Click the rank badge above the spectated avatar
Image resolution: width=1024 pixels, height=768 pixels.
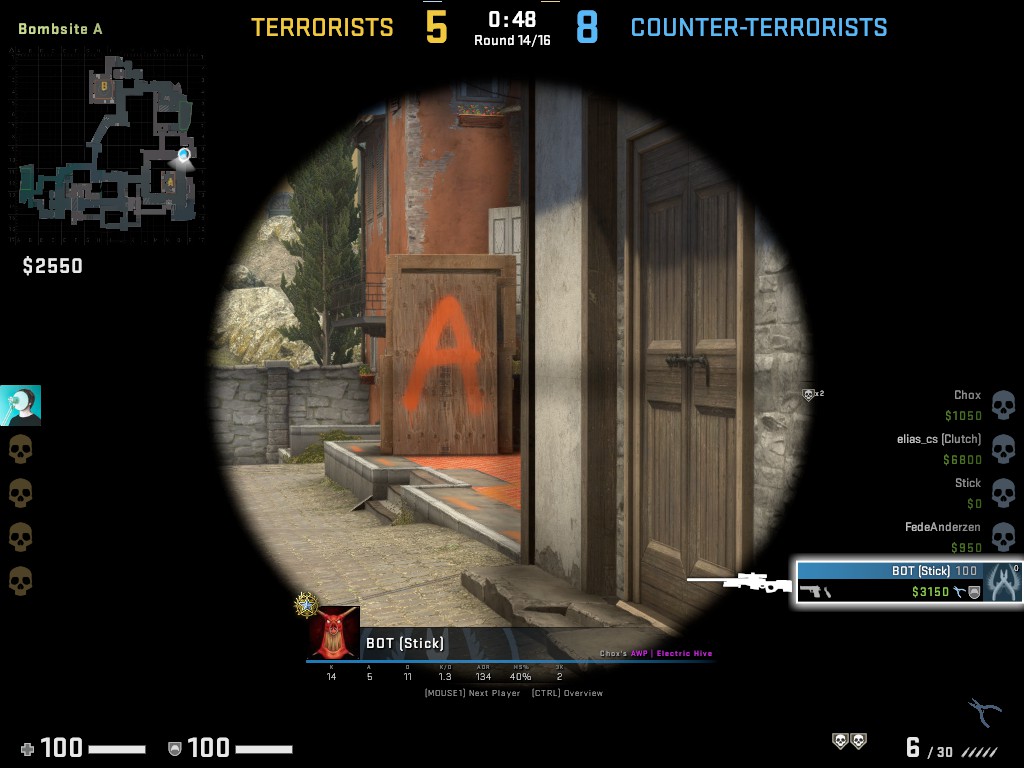tap(305, 603)
